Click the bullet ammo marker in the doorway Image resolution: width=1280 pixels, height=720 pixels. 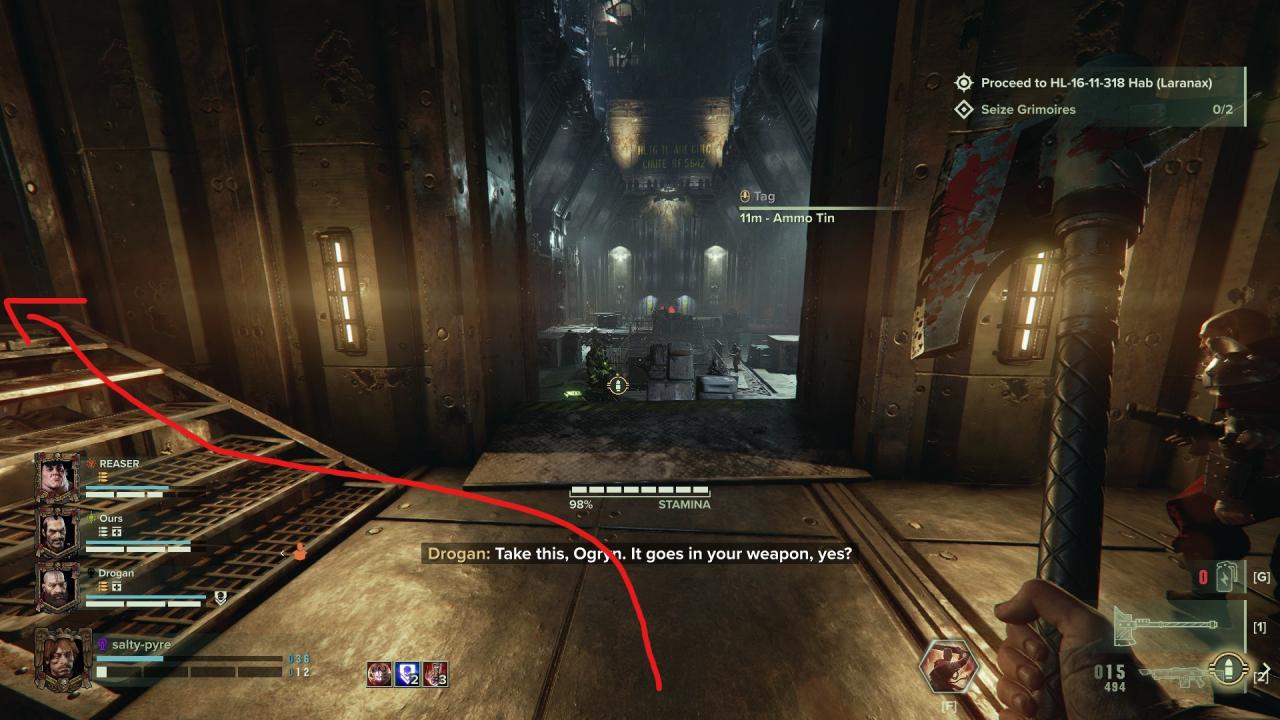[618, 385]
